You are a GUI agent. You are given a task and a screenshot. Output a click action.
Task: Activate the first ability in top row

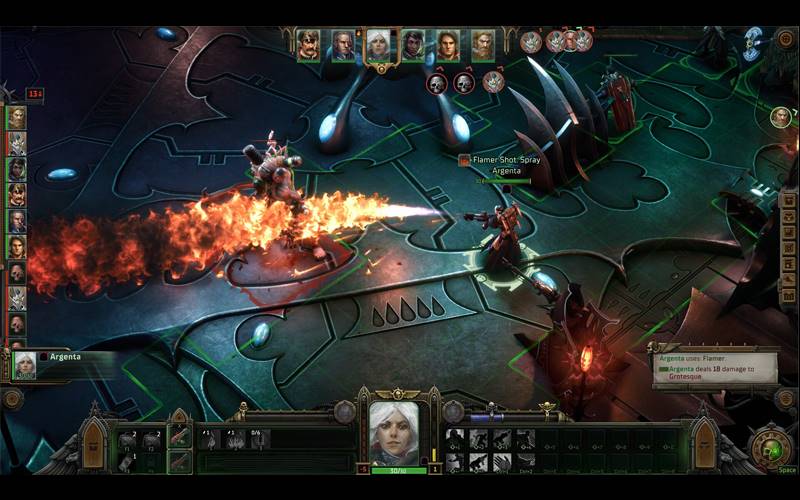pyautogui.click(x=455, y=438)
